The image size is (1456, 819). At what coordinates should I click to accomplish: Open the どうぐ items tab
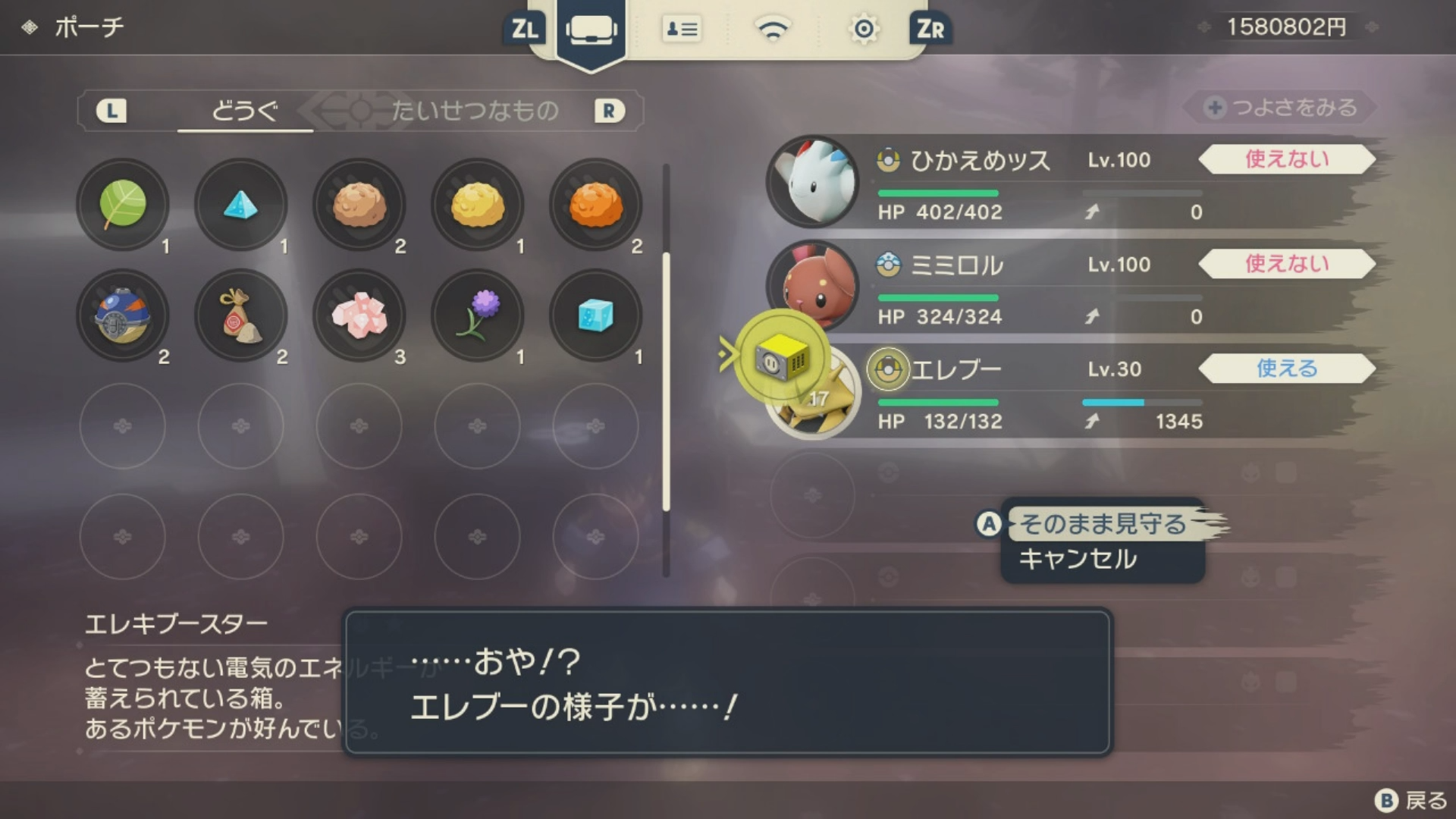[244, 111]
